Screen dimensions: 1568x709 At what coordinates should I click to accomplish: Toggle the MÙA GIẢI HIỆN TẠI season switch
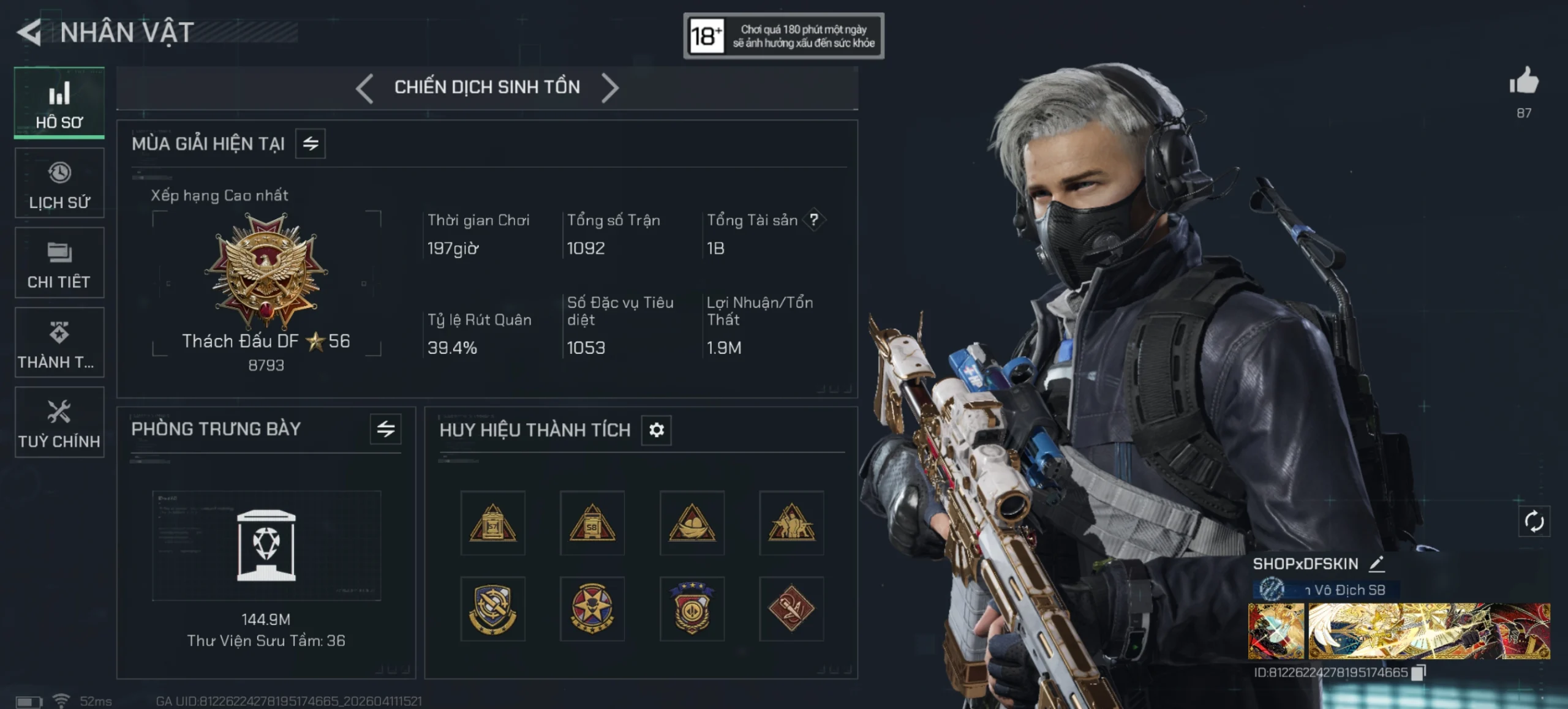[x=311, y=144]
